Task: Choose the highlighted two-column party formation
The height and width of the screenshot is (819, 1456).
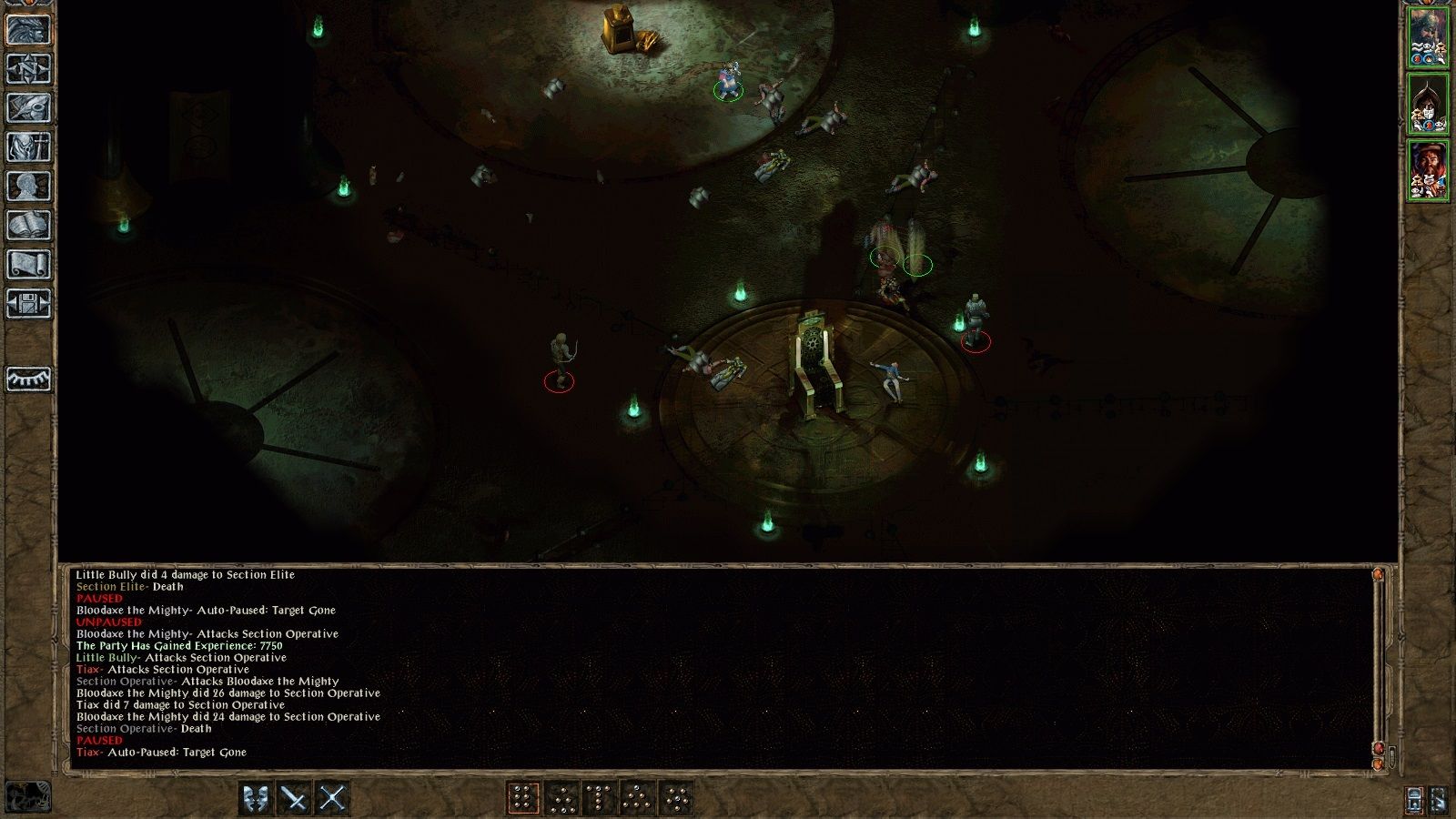Action: 523,798
